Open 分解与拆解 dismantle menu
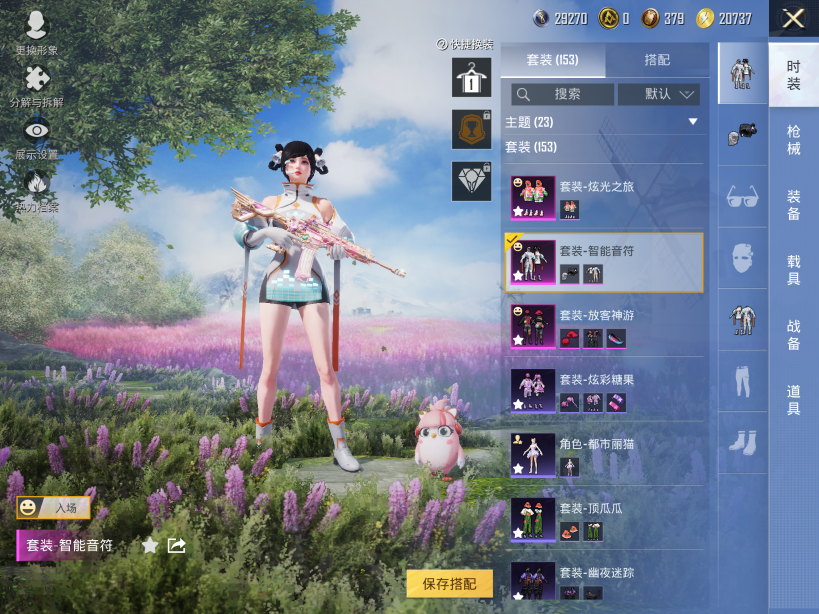819x614 pixels. 37,87
